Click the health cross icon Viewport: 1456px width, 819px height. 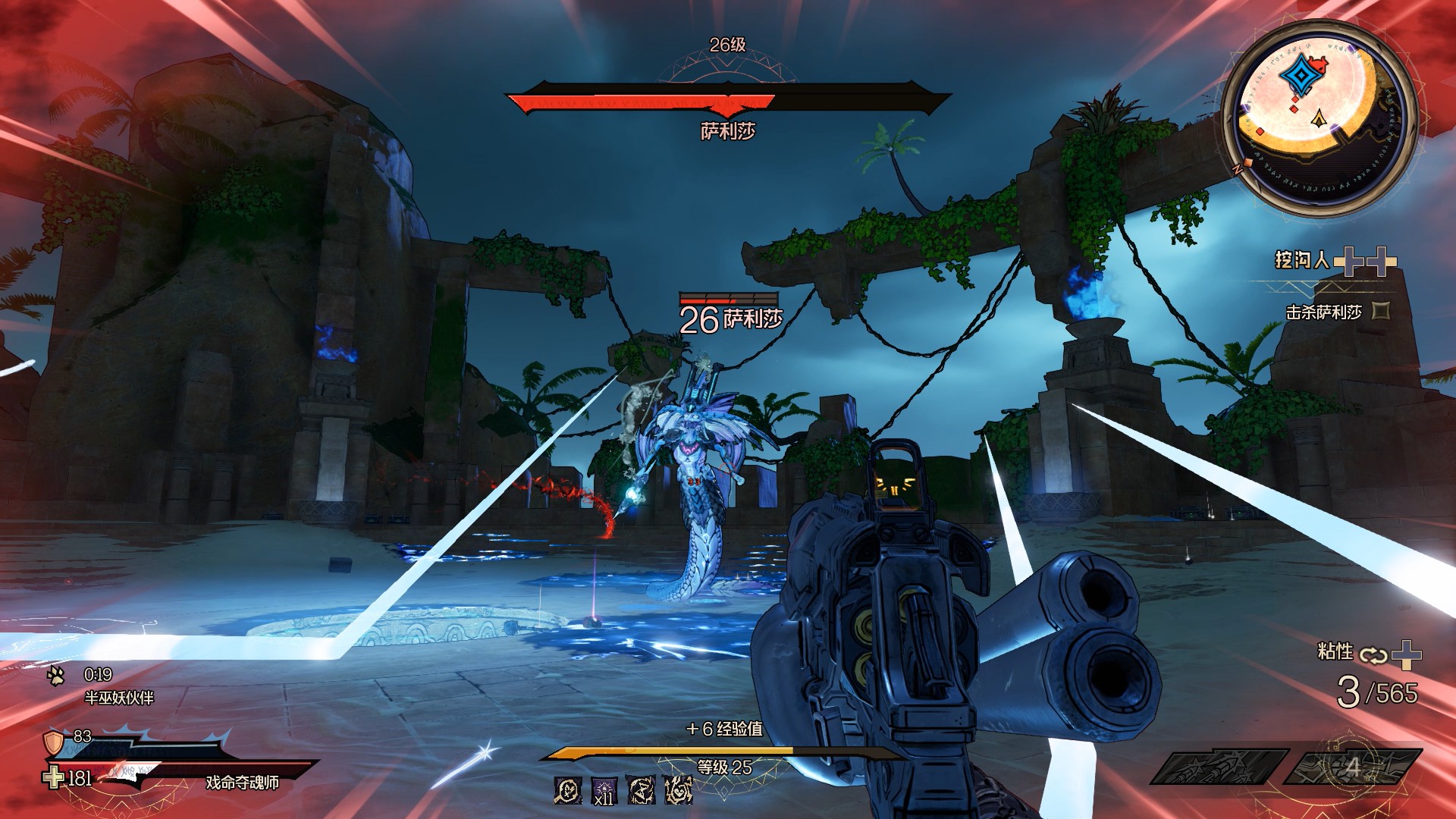pyautogui.click(x=53, y=777)
